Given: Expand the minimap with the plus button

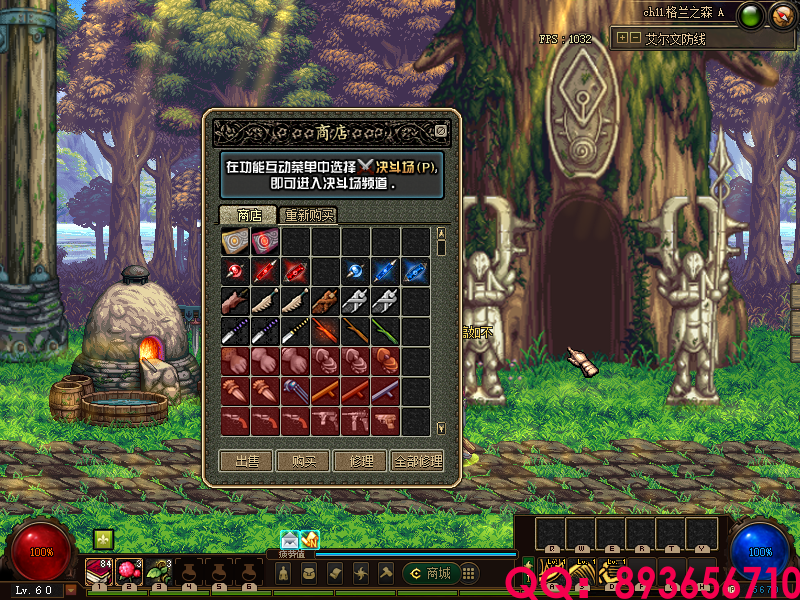Looking at the screenshot, I should pos(623,38).
